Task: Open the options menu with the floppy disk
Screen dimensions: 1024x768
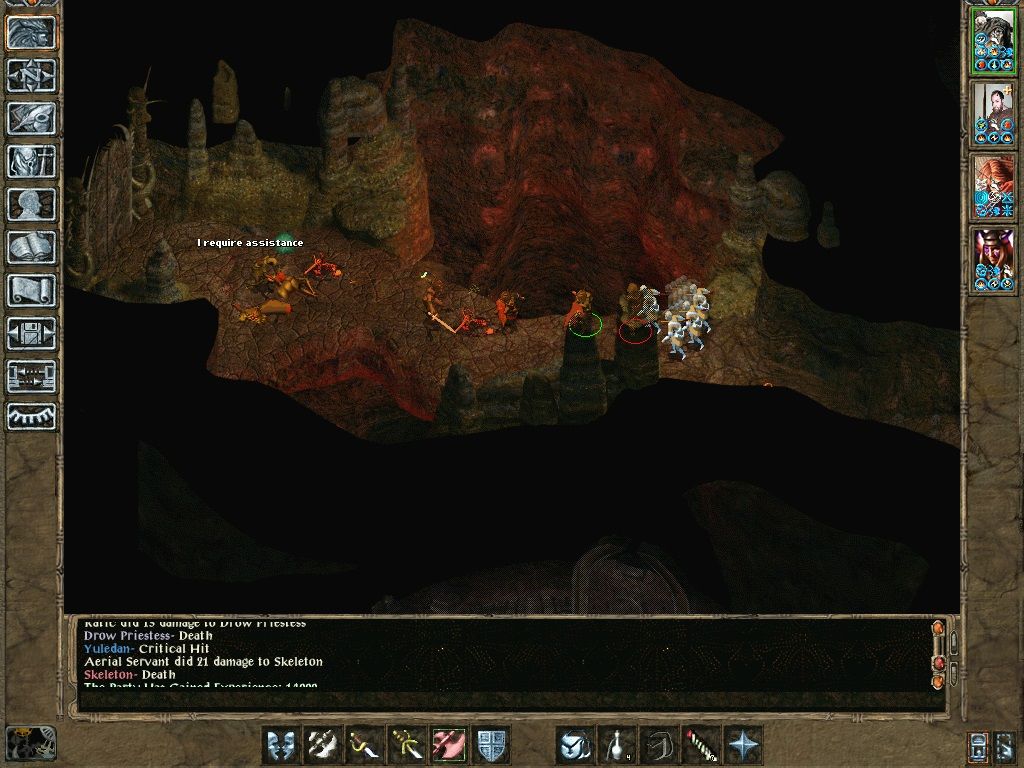Action: (x=31, y=333)
